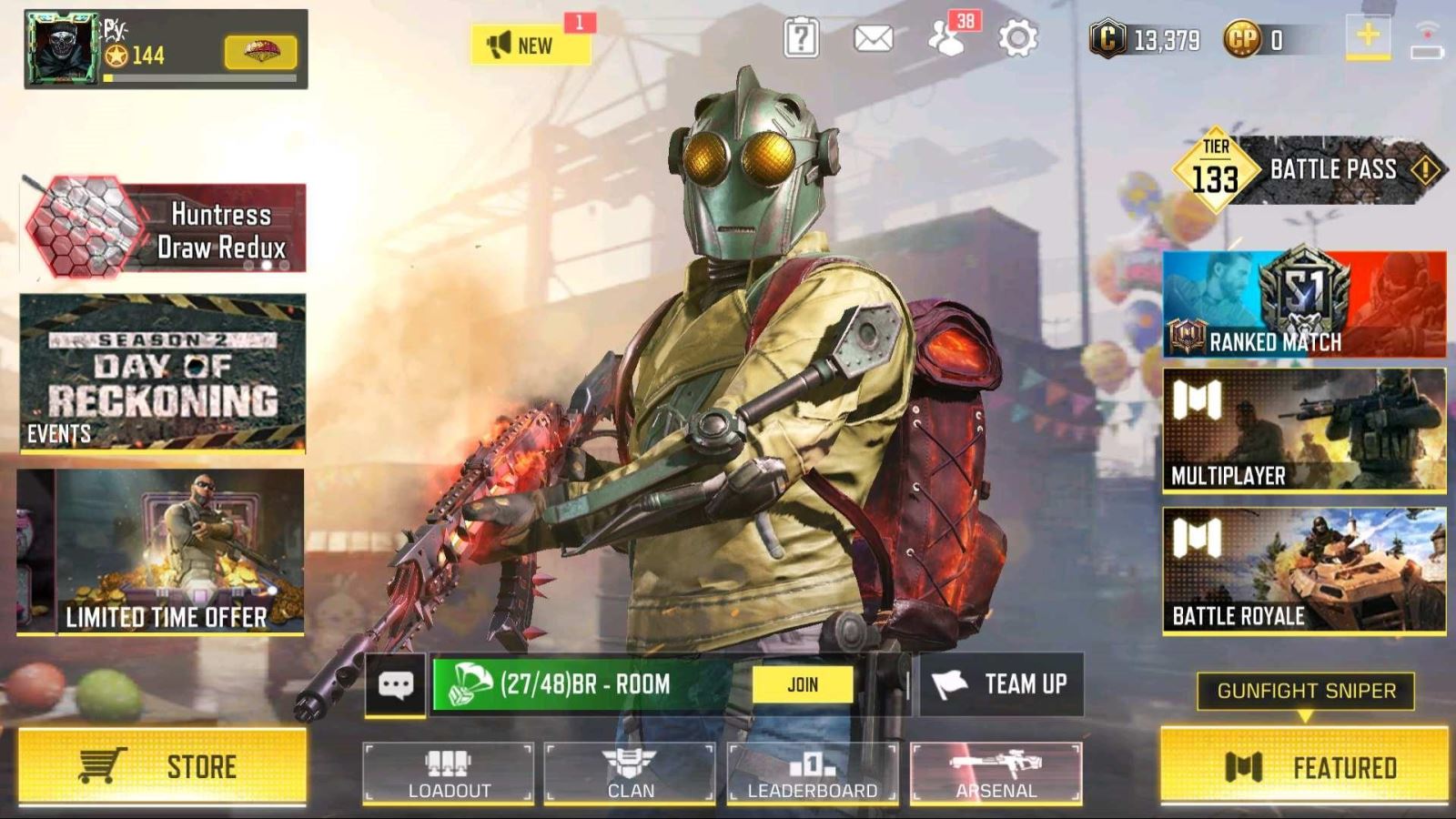Add CP with the plus button
1456x819 pixels.
tap(1367, 38)
